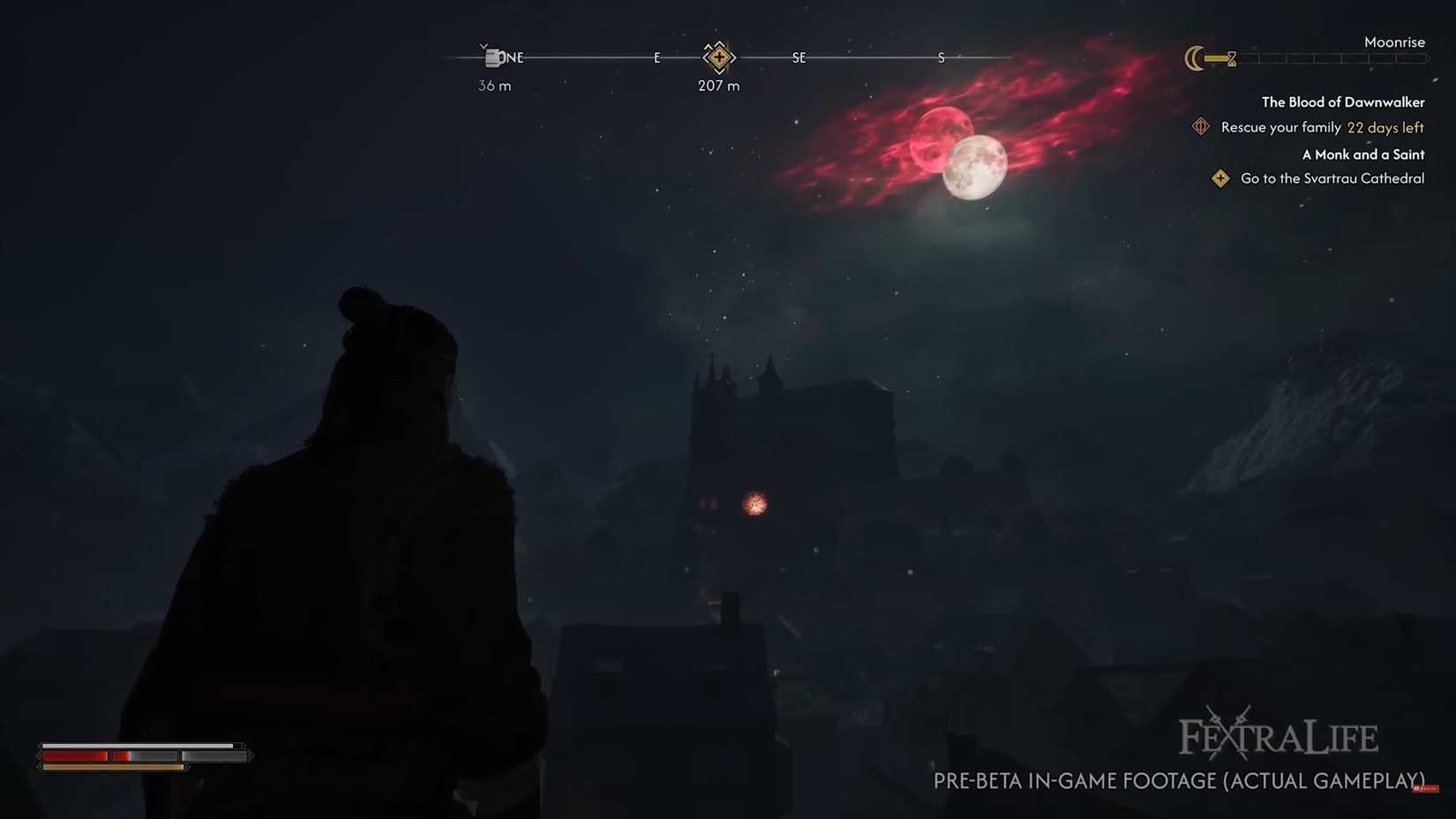Click the gold quest marker on the compass

(719, 57)
